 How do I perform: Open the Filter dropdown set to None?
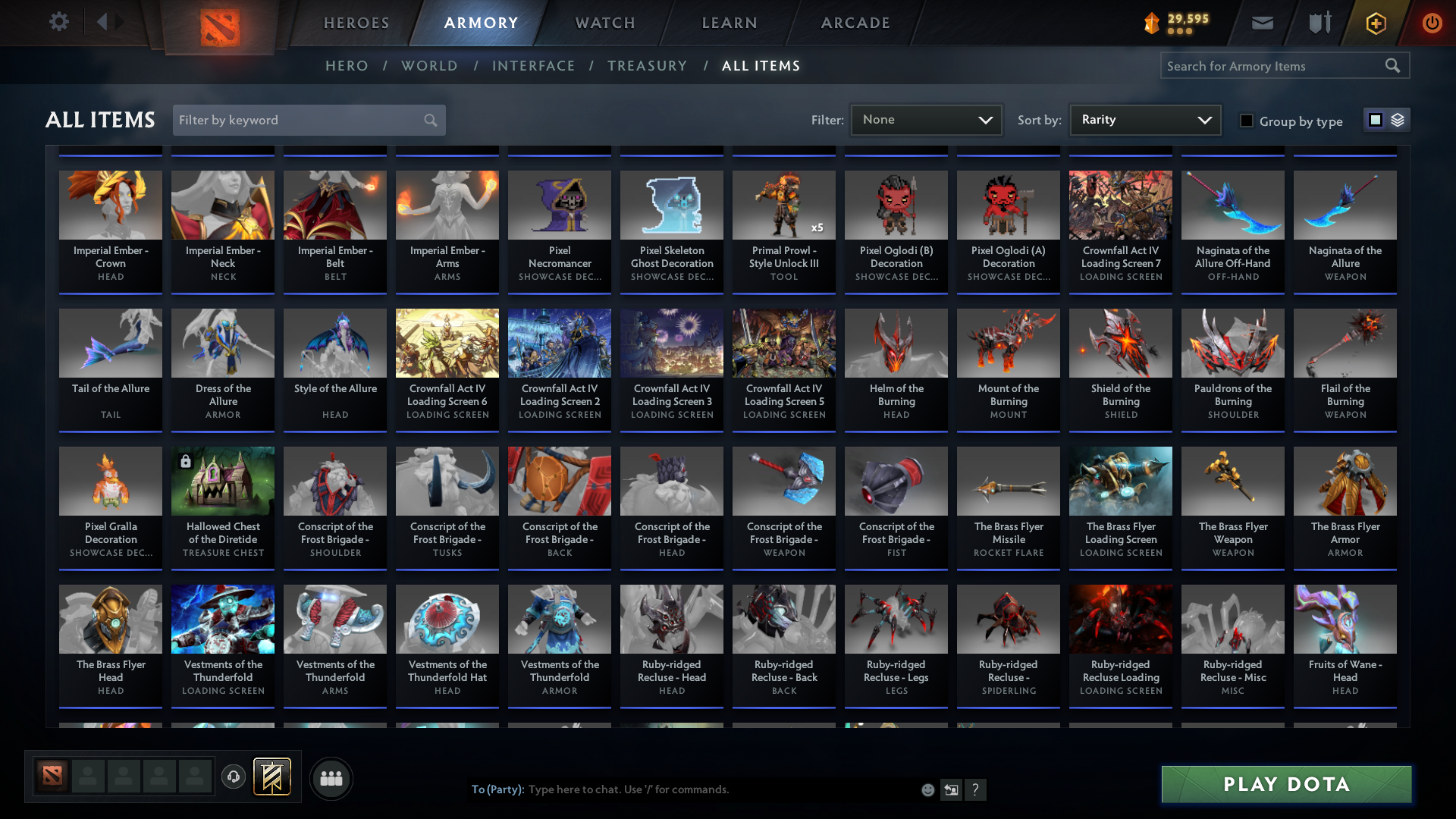pyautogui.click(x=926, y=119)
